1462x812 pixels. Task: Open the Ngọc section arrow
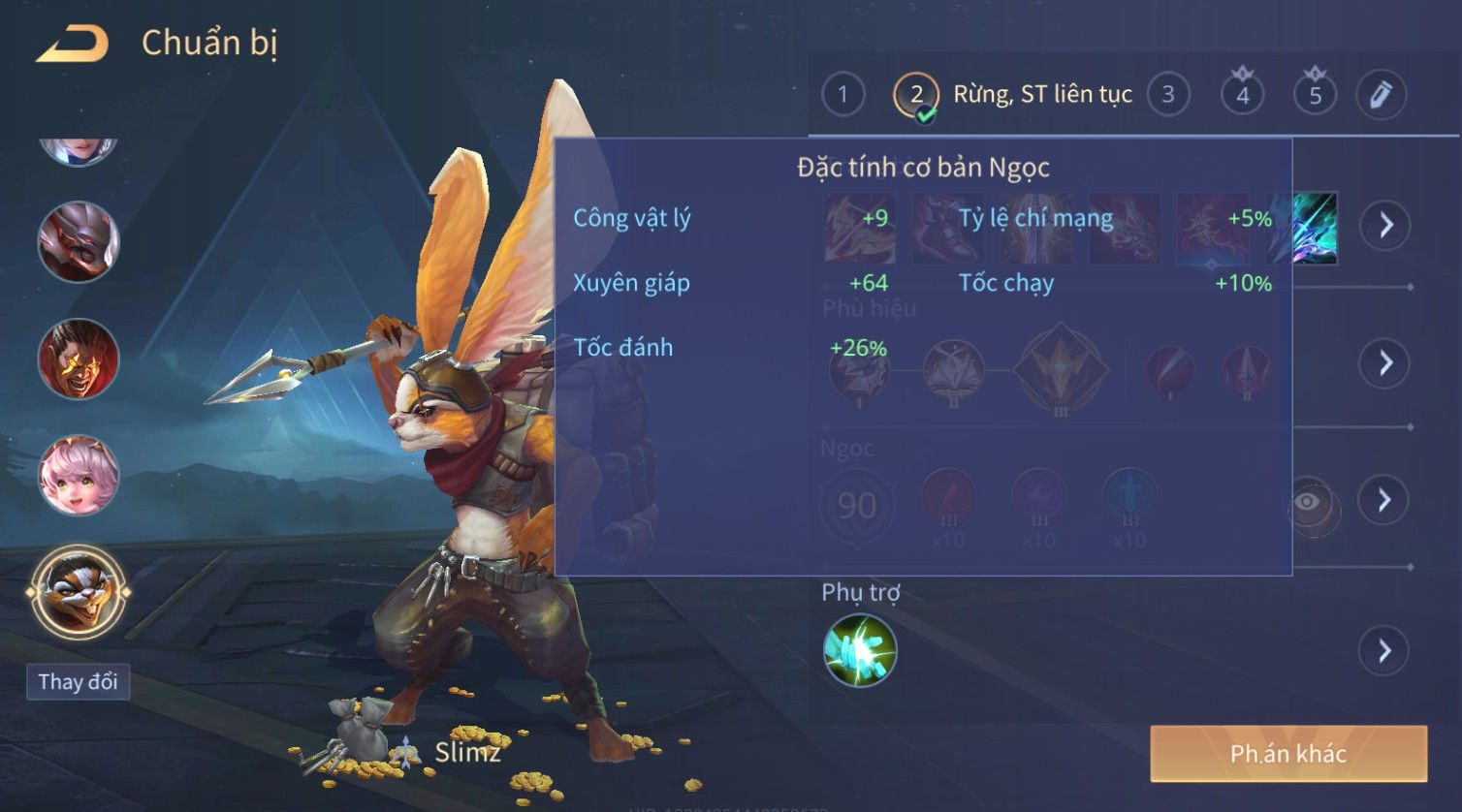pos(1385,500)
